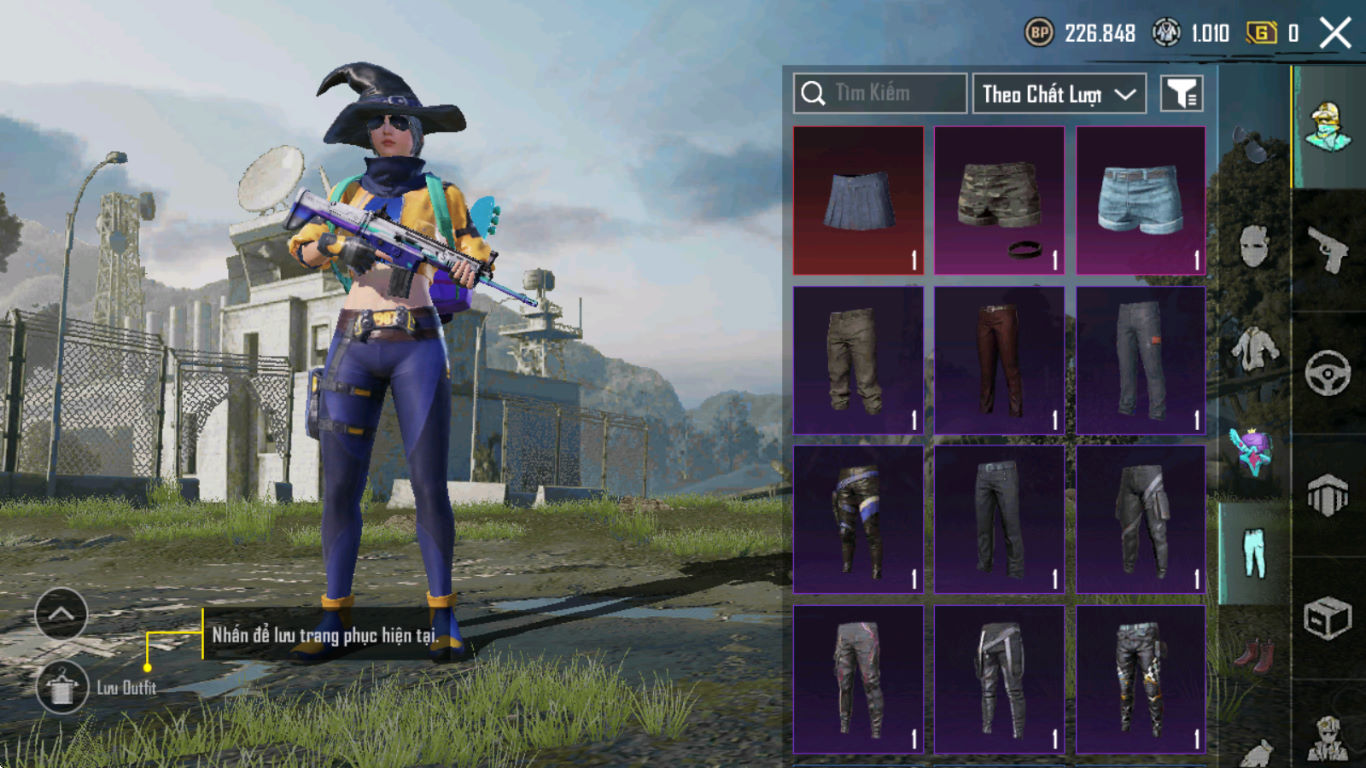
Task: Open the character with cap tab
Action: 1328,126
